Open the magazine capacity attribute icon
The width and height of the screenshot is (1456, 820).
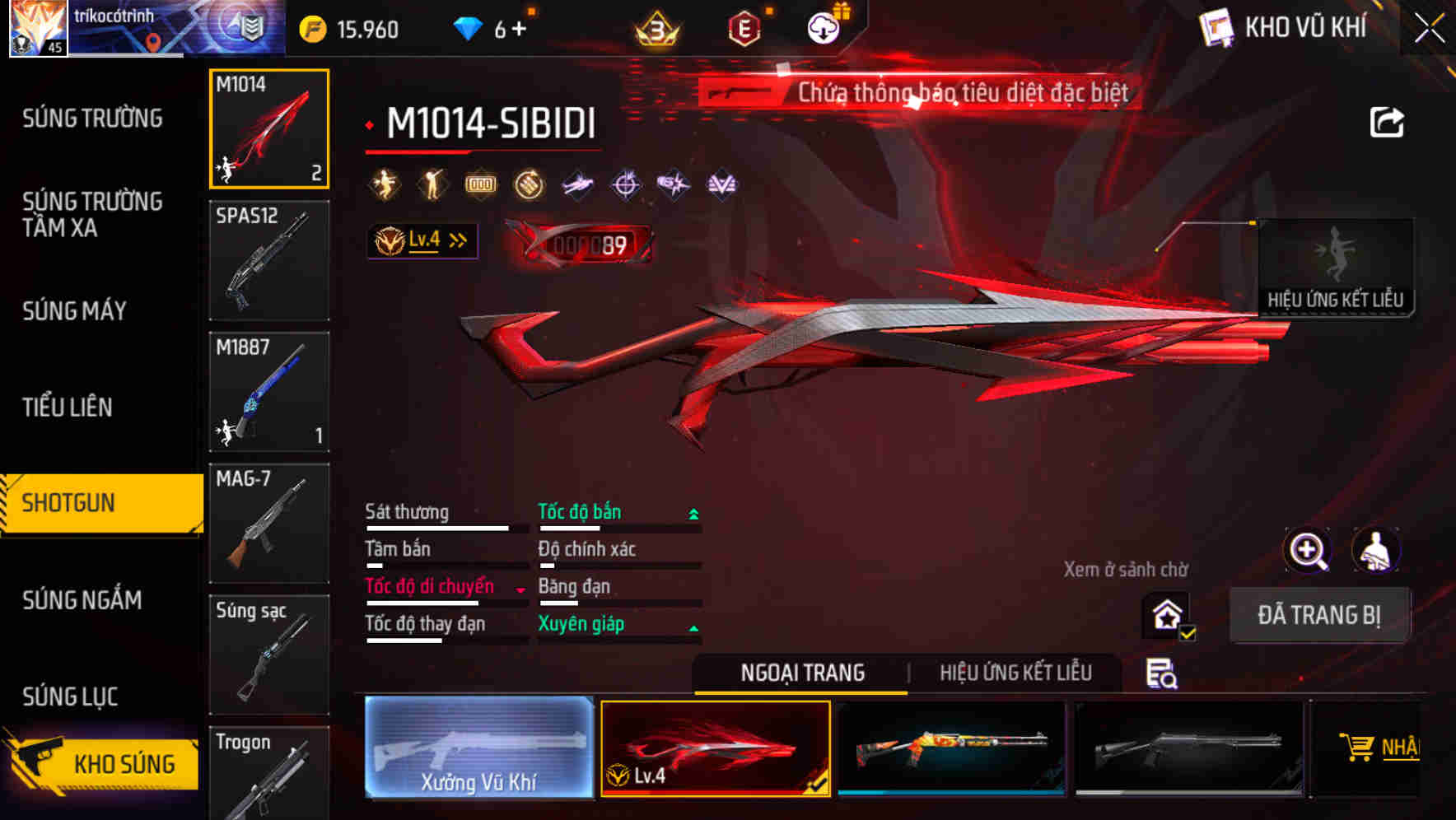click(x=479, y=184)
